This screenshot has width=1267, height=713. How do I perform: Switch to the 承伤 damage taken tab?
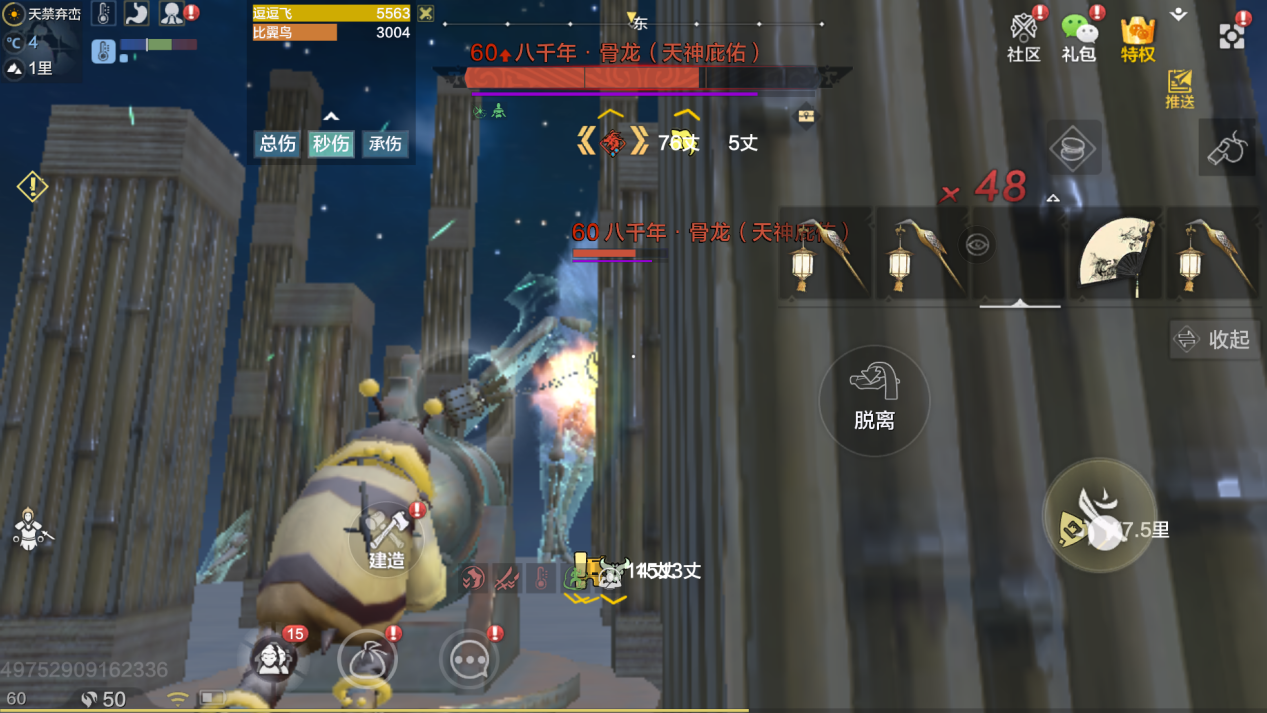coord(385,144)
